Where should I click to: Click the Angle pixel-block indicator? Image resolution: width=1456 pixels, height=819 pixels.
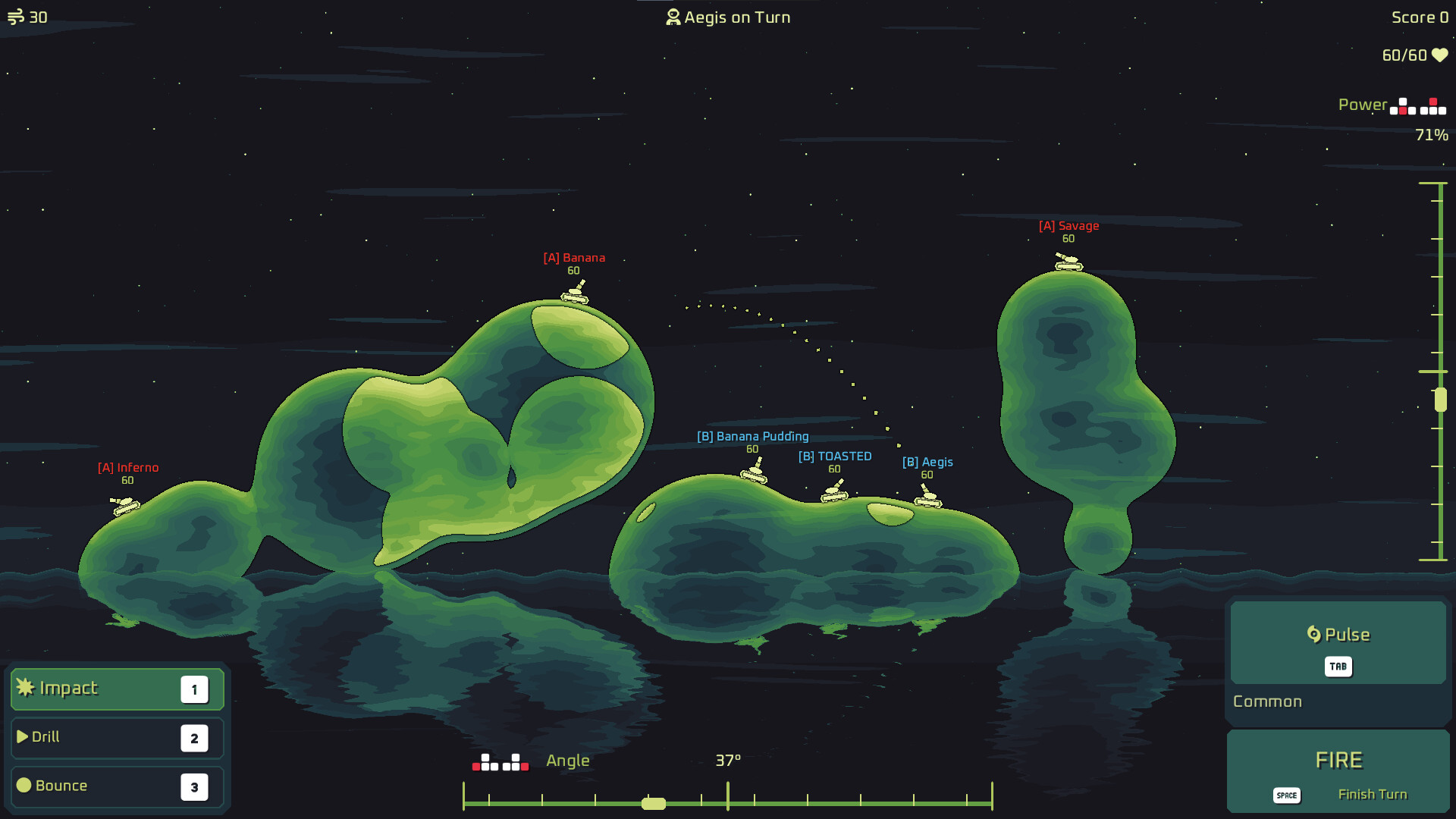tap(500, 762)
